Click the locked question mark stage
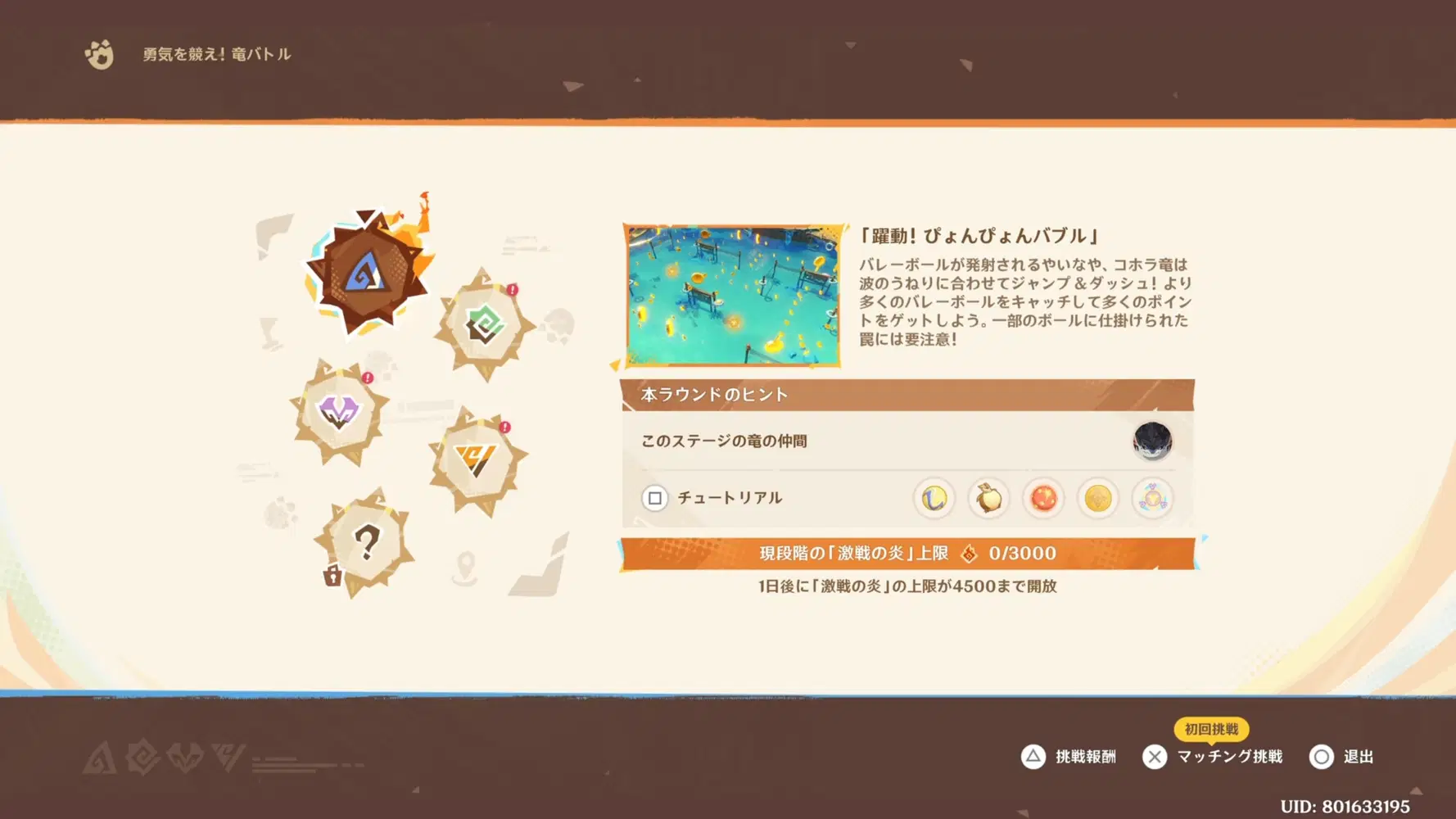 pos(370,541)
